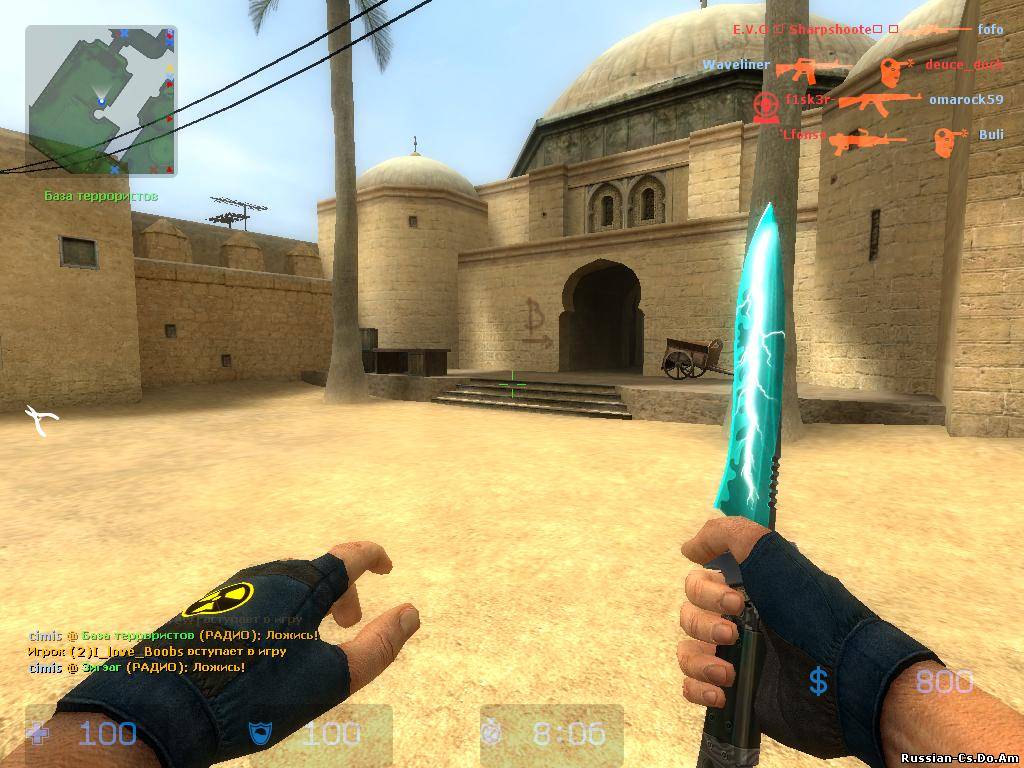Screen dimensions: 1024x768
Task: Click the AK-47 icon beside omarock59
Action: (x=879, y=100)
